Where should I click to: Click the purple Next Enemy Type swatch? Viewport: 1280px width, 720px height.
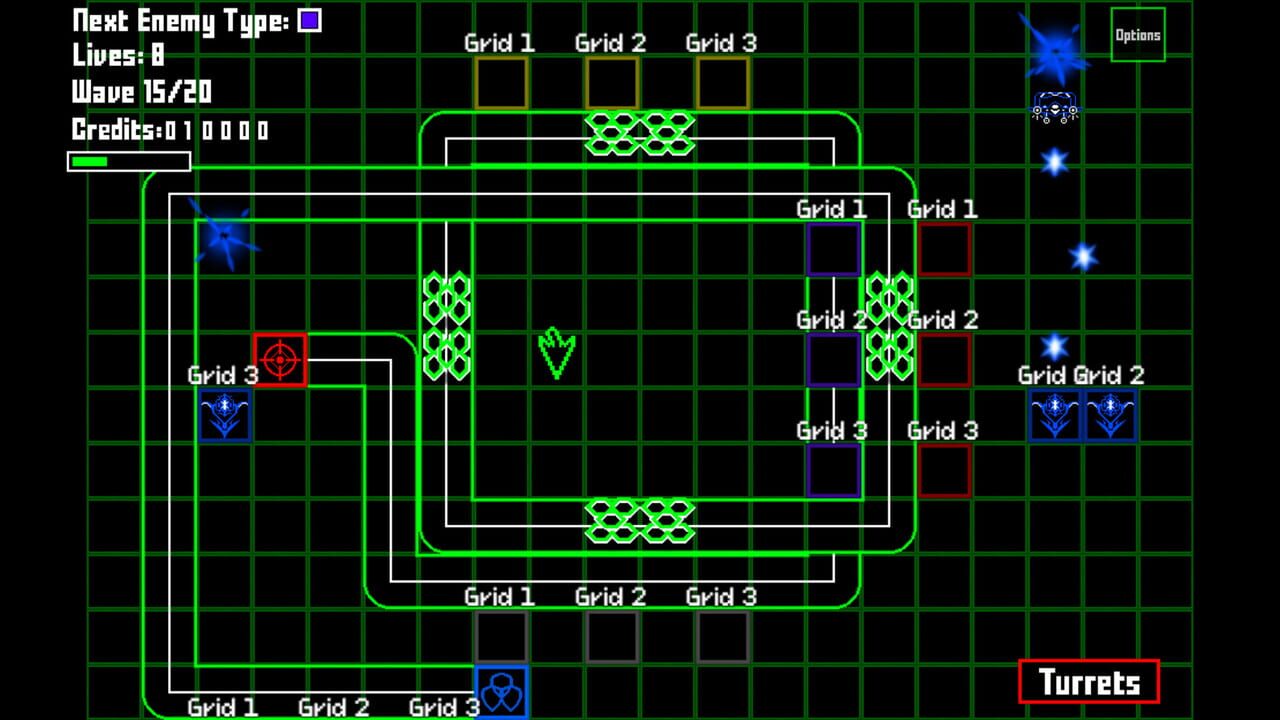(311, 18)
